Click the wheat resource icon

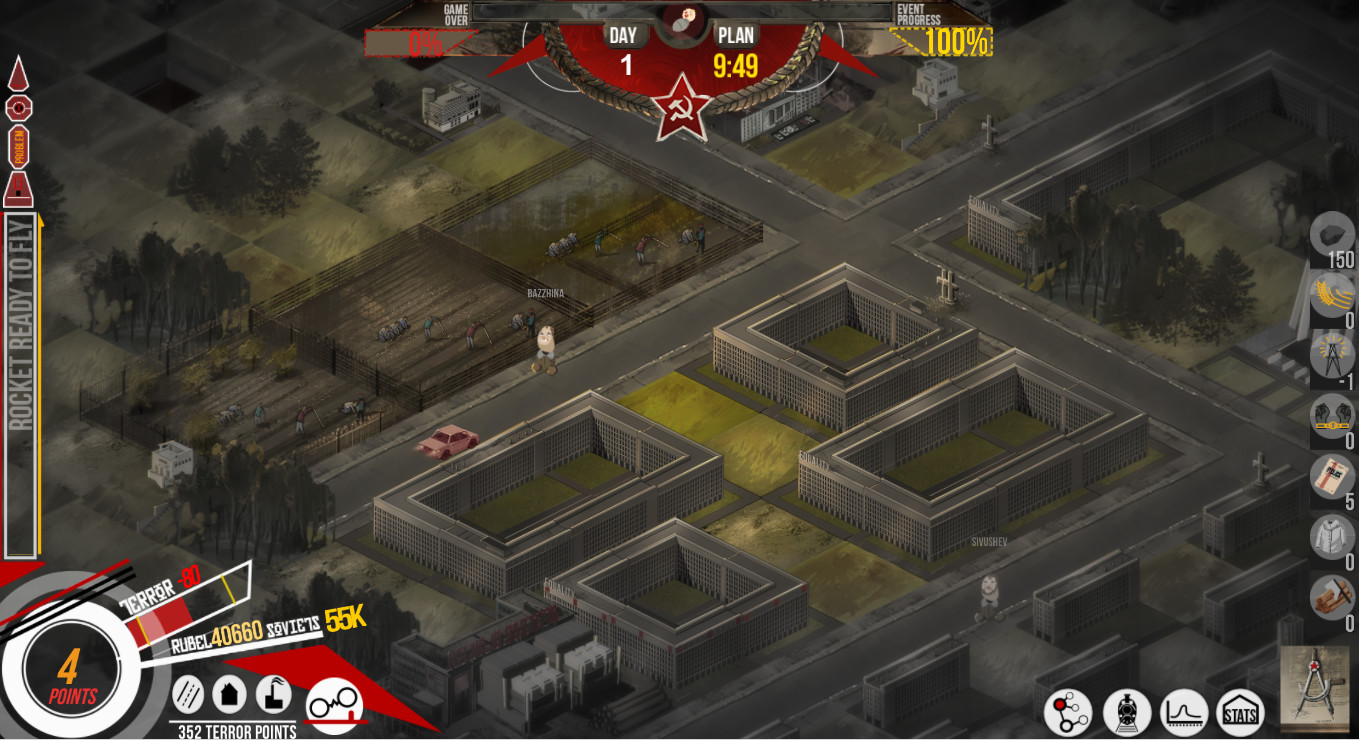point(1330,293)
